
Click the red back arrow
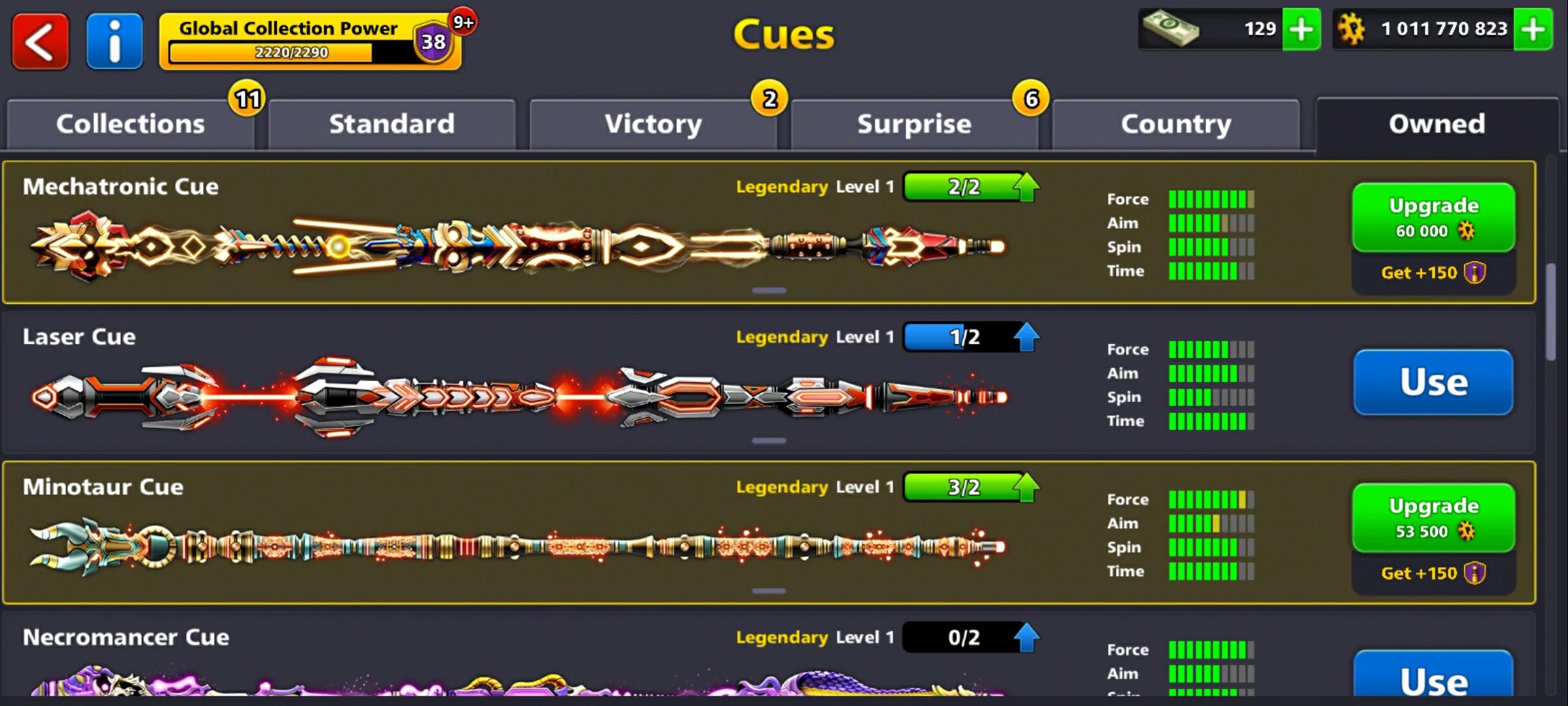point(39,39)
